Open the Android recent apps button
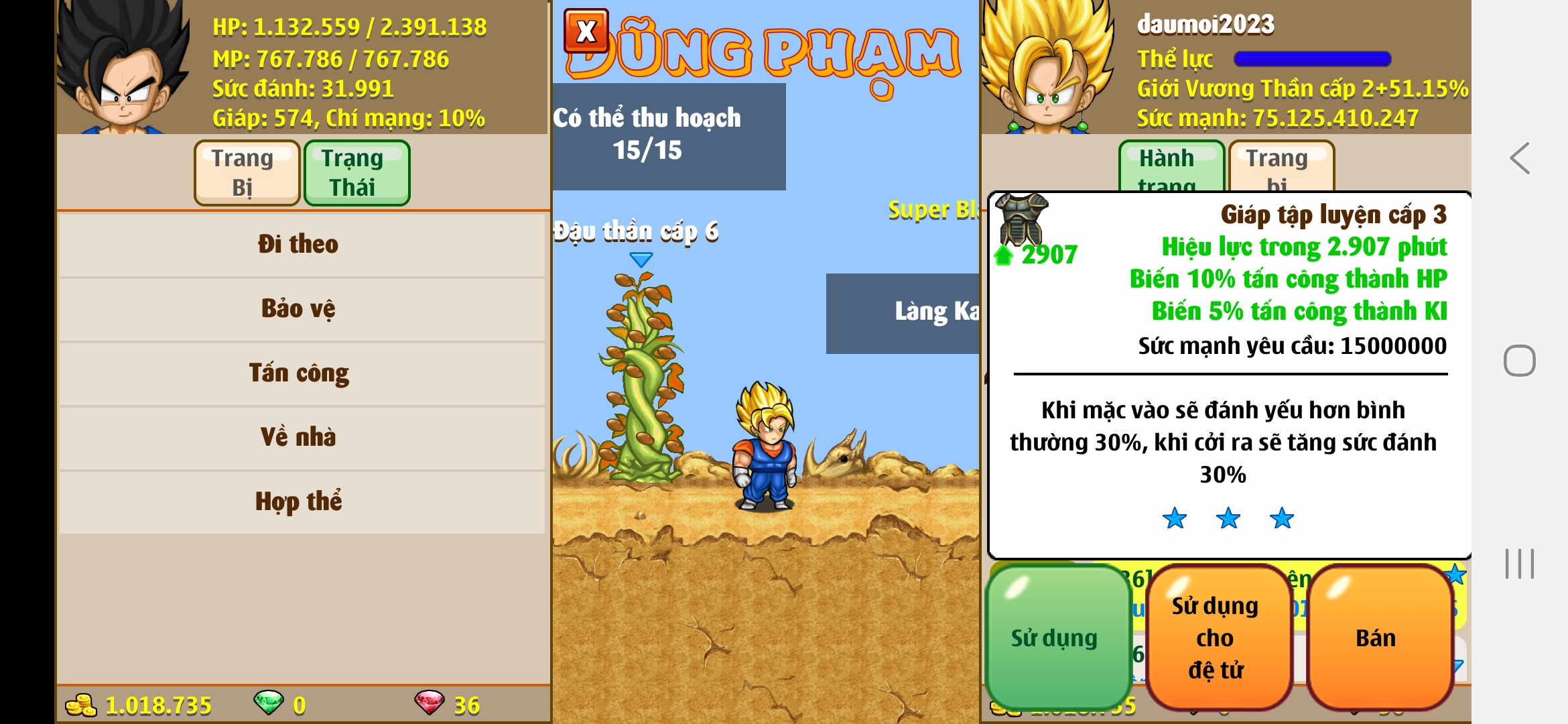The height and width of the screenshot is (724, 1568). click(x=1520, y=564)
